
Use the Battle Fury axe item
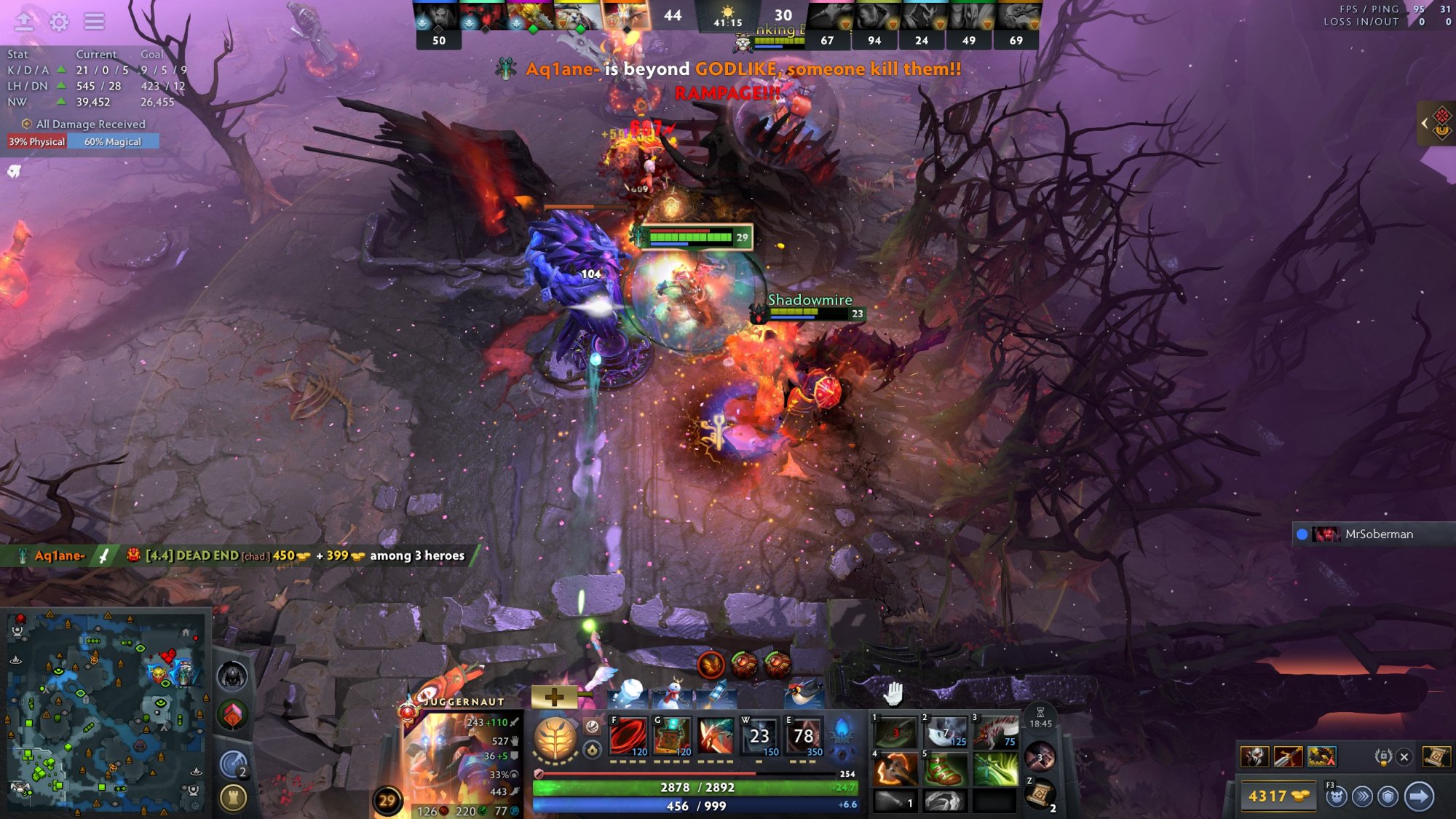pos(895,769)
